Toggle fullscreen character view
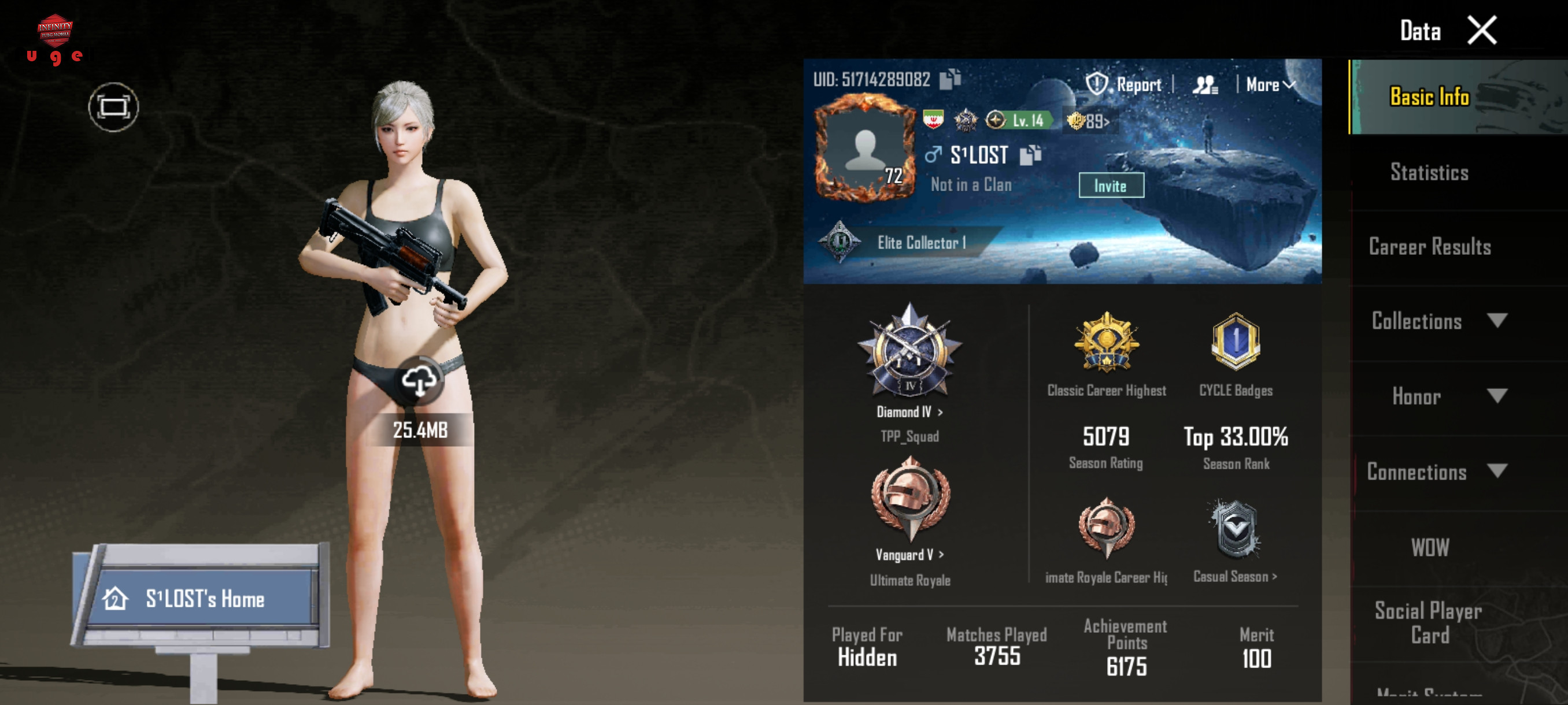Image resolution: width=1568 pixels, height=705 pixels. [113, 107]
